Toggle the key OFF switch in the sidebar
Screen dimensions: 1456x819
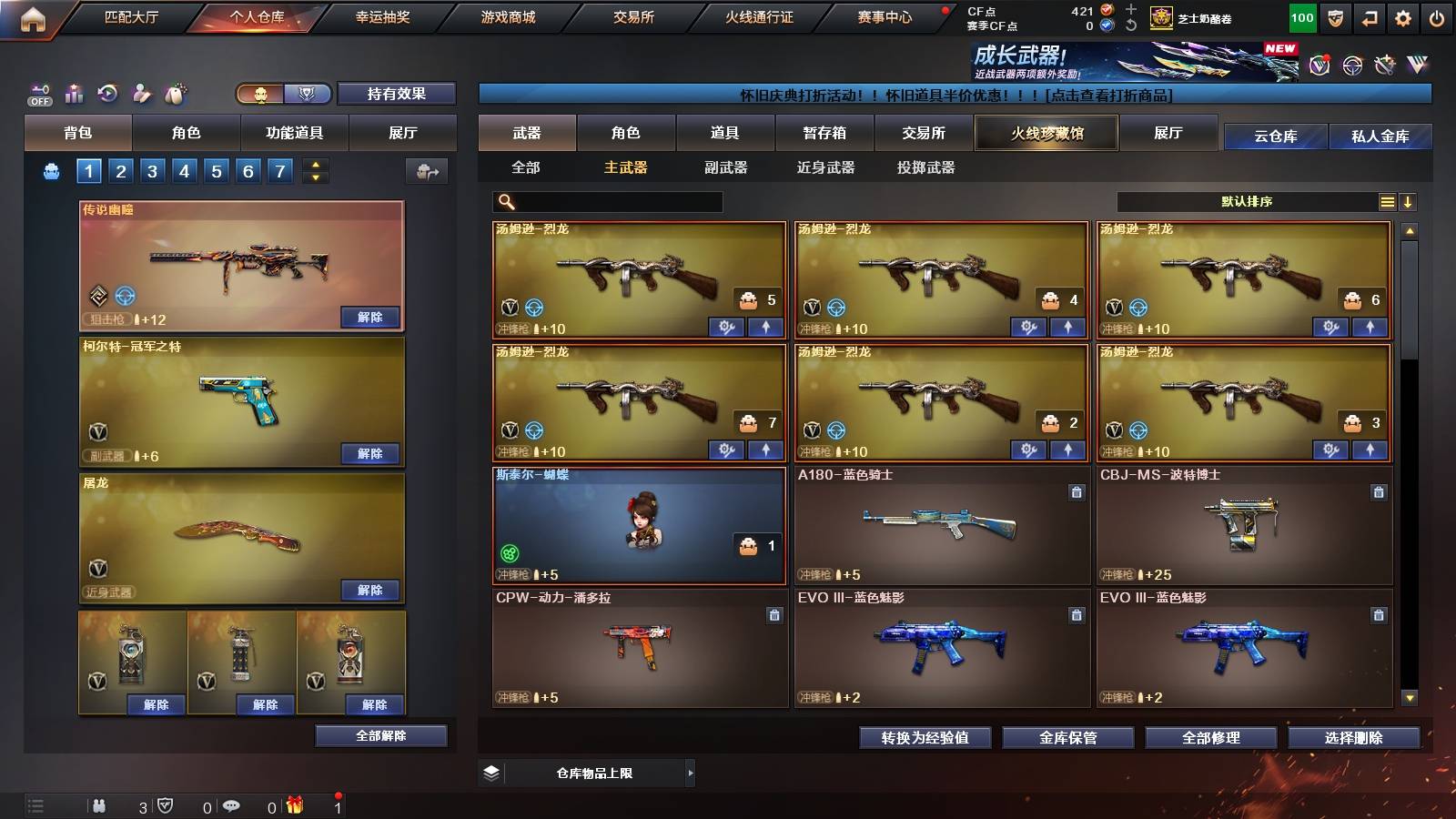click(38, 94)
